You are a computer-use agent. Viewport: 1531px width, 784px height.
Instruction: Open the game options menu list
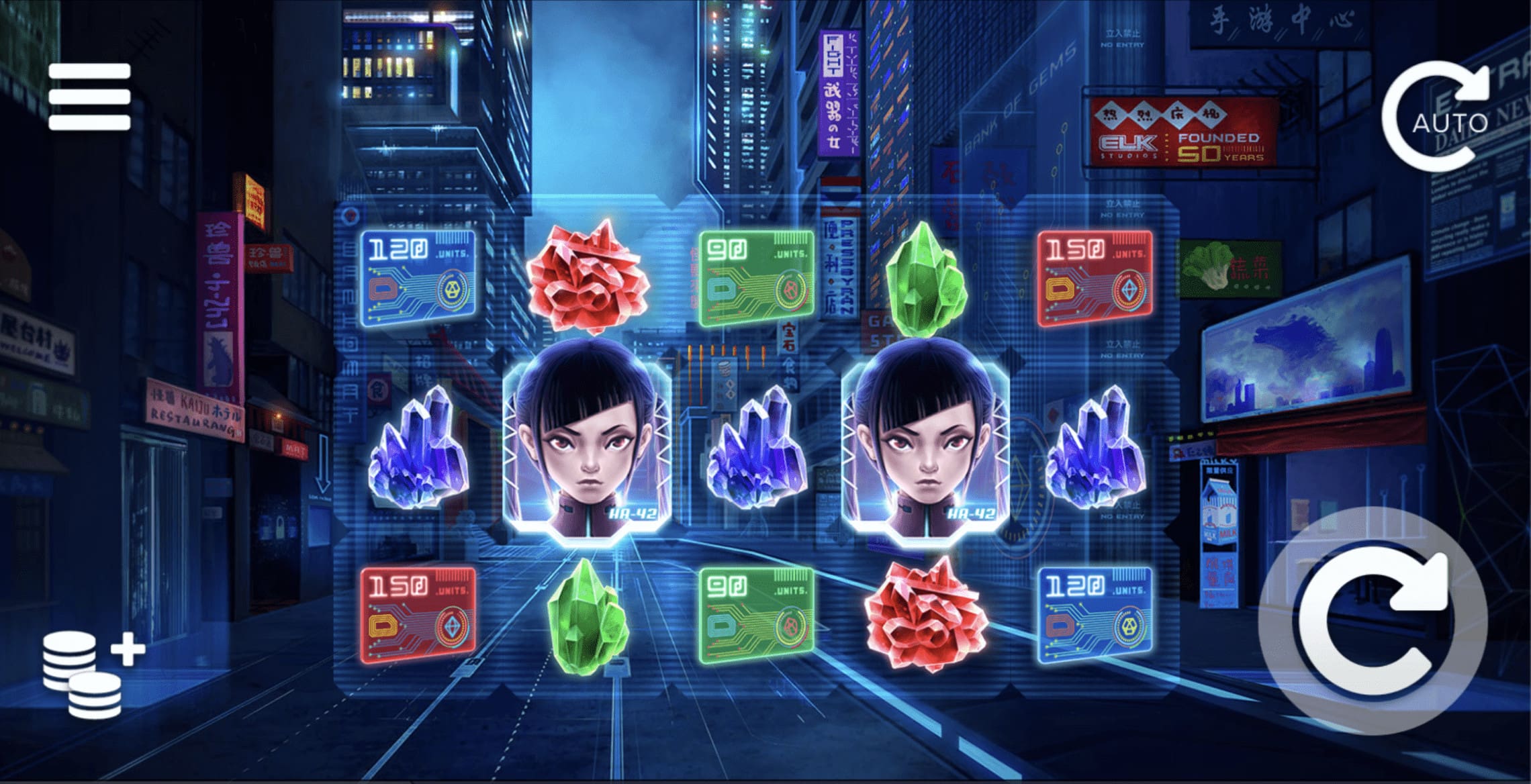(x=91, y=97)
